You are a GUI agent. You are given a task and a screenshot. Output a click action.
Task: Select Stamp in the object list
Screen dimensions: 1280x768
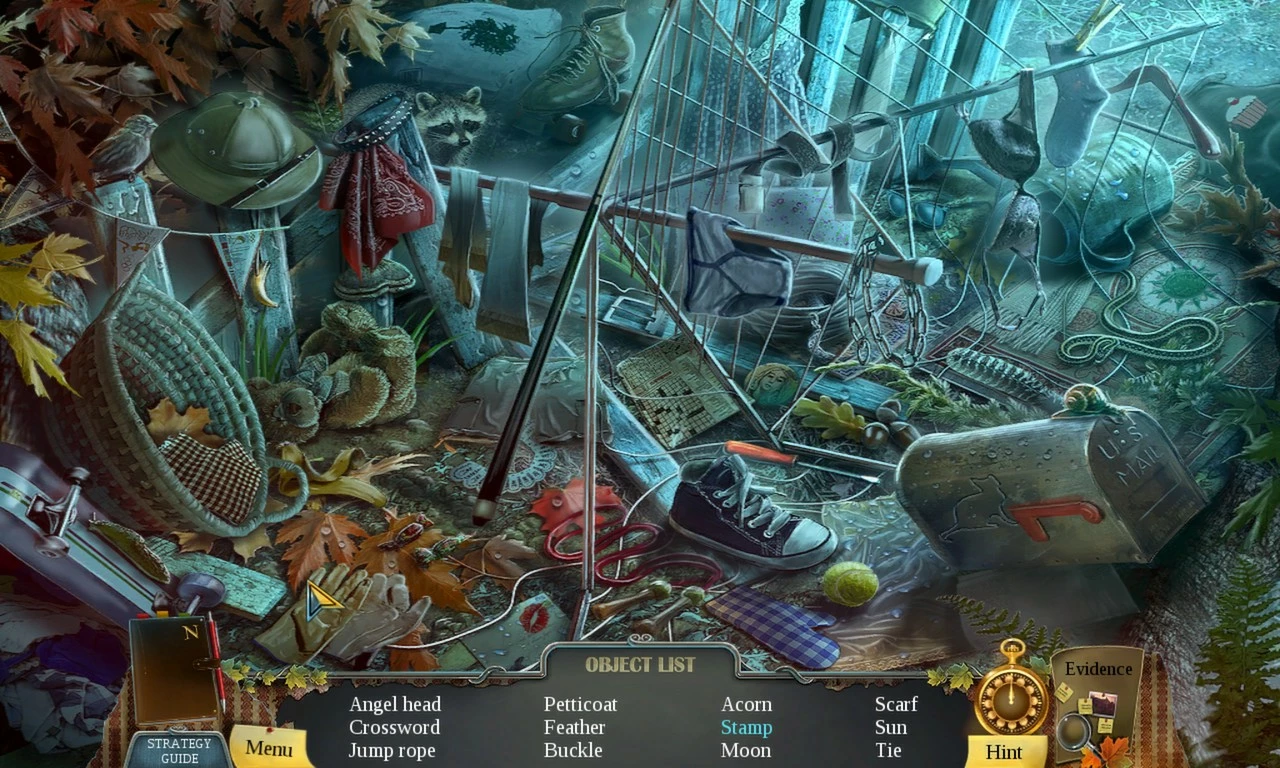[746, 727]
